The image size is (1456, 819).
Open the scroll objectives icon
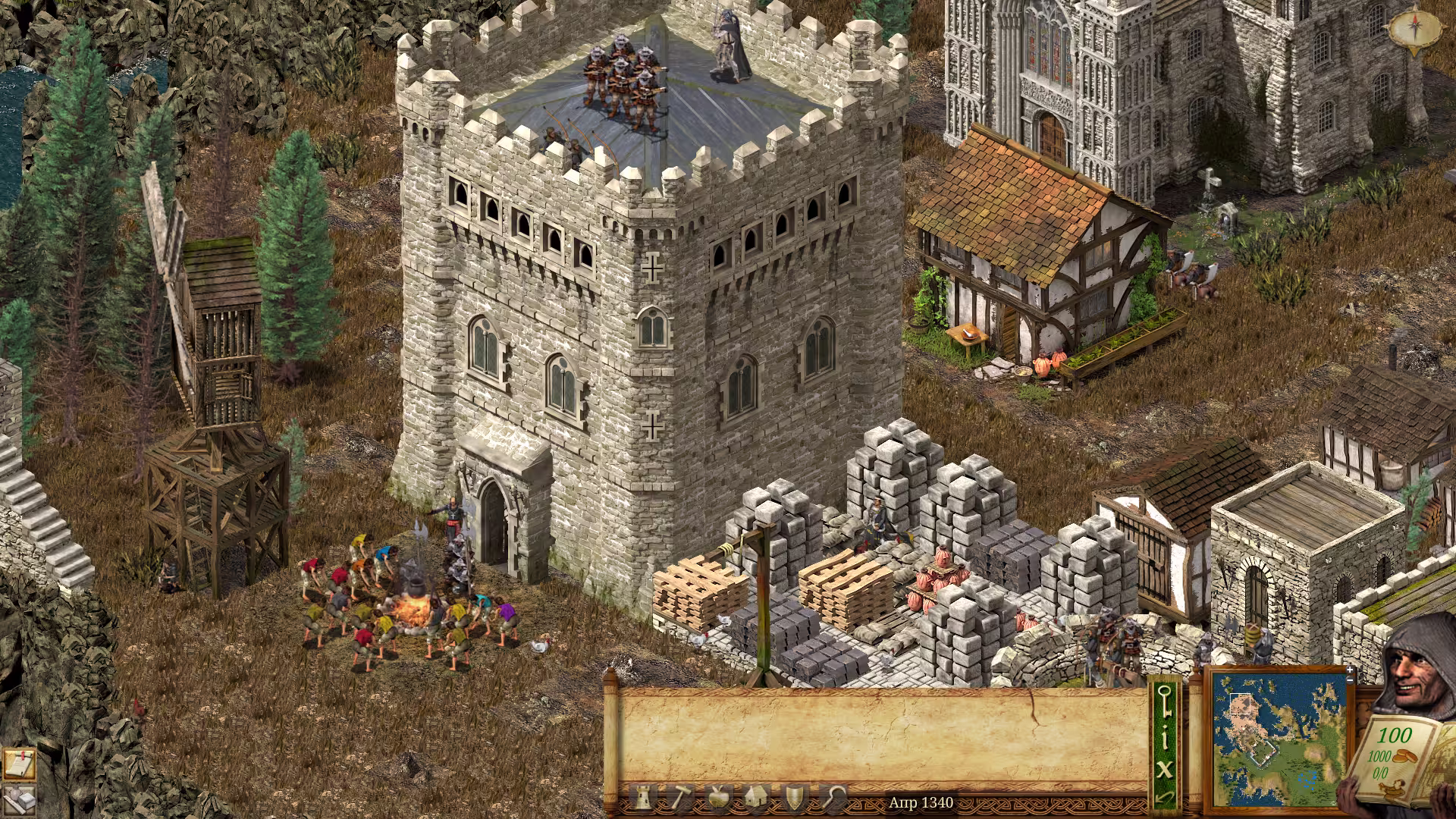pos(18,764)
